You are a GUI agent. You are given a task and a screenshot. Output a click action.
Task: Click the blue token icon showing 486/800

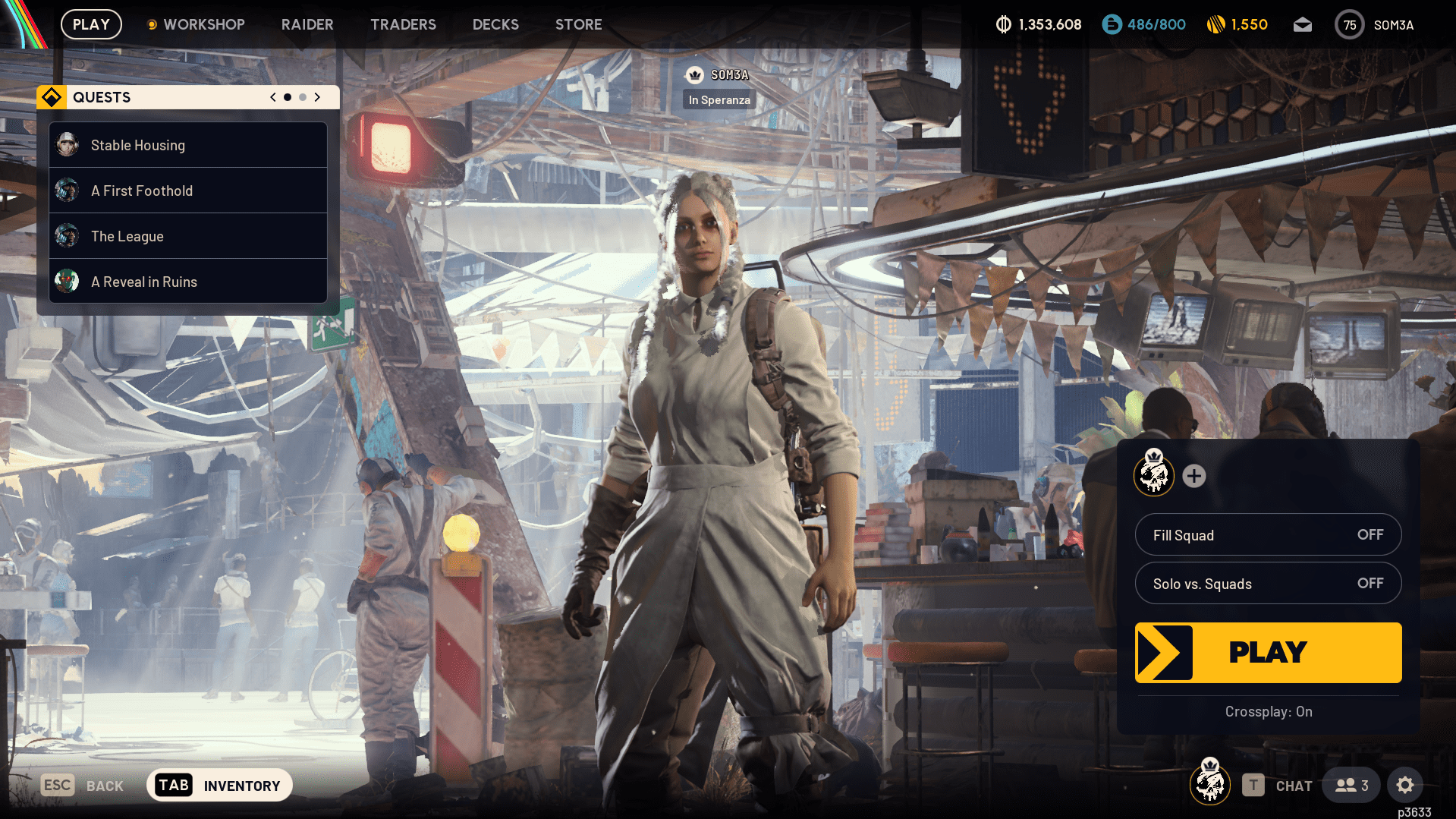1111,24
